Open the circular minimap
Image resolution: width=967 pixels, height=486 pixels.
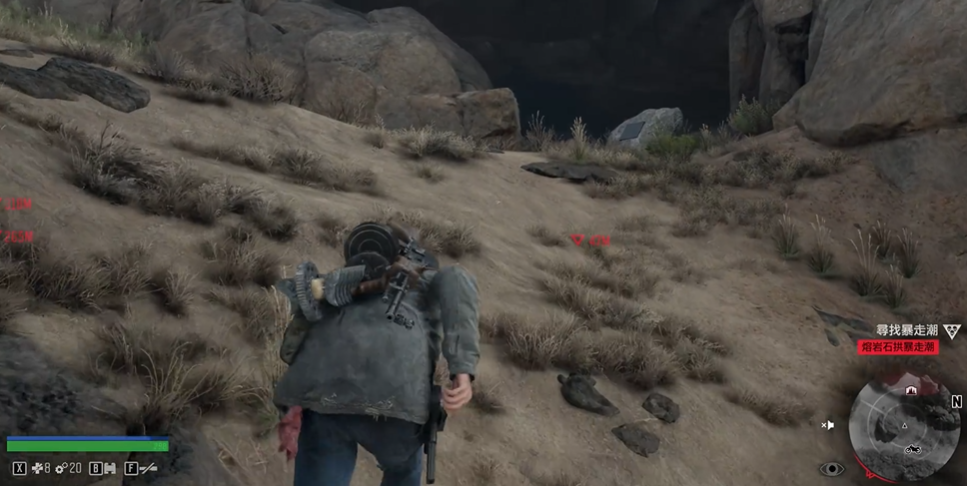pos(905,425)
